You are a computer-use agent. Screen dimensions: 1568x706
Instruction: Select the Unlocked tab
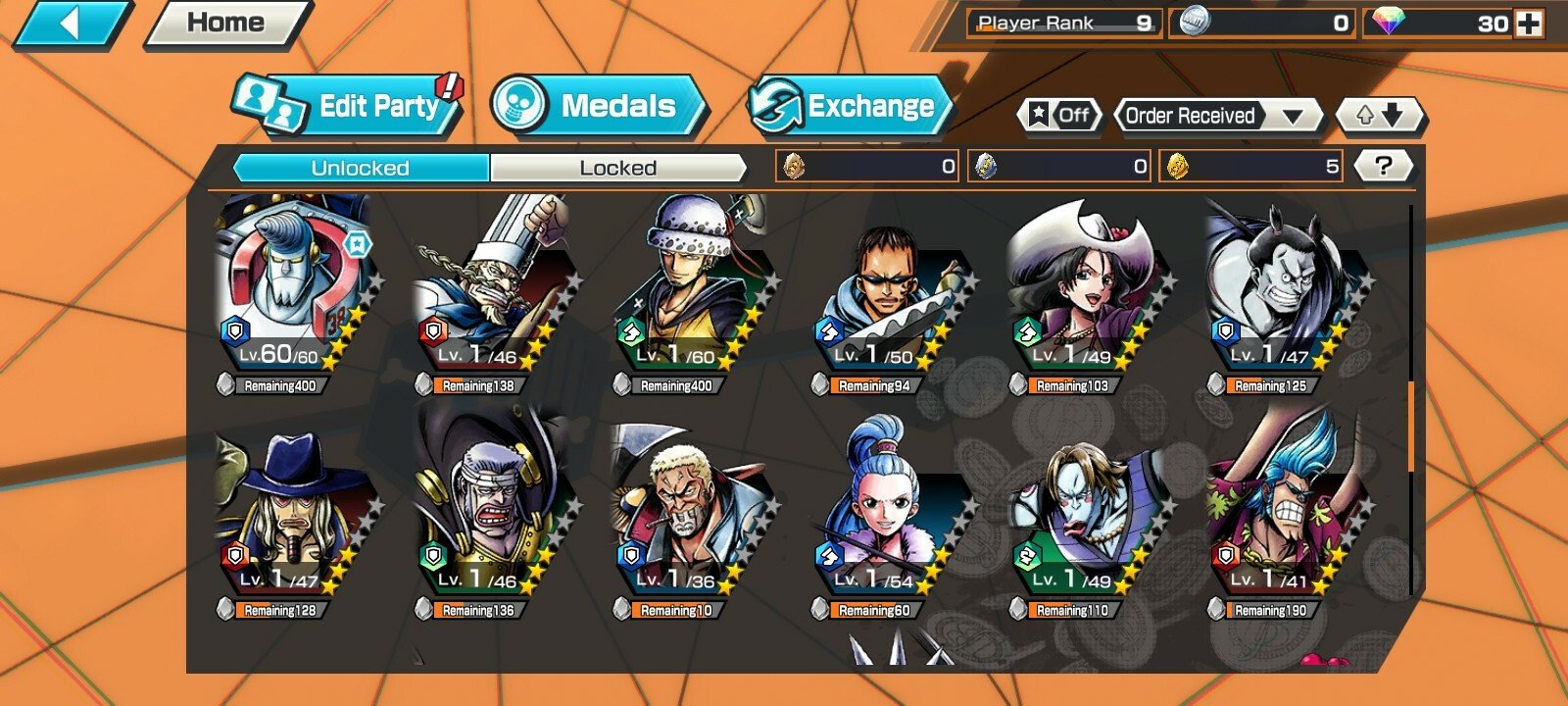[x=361, y=168]
